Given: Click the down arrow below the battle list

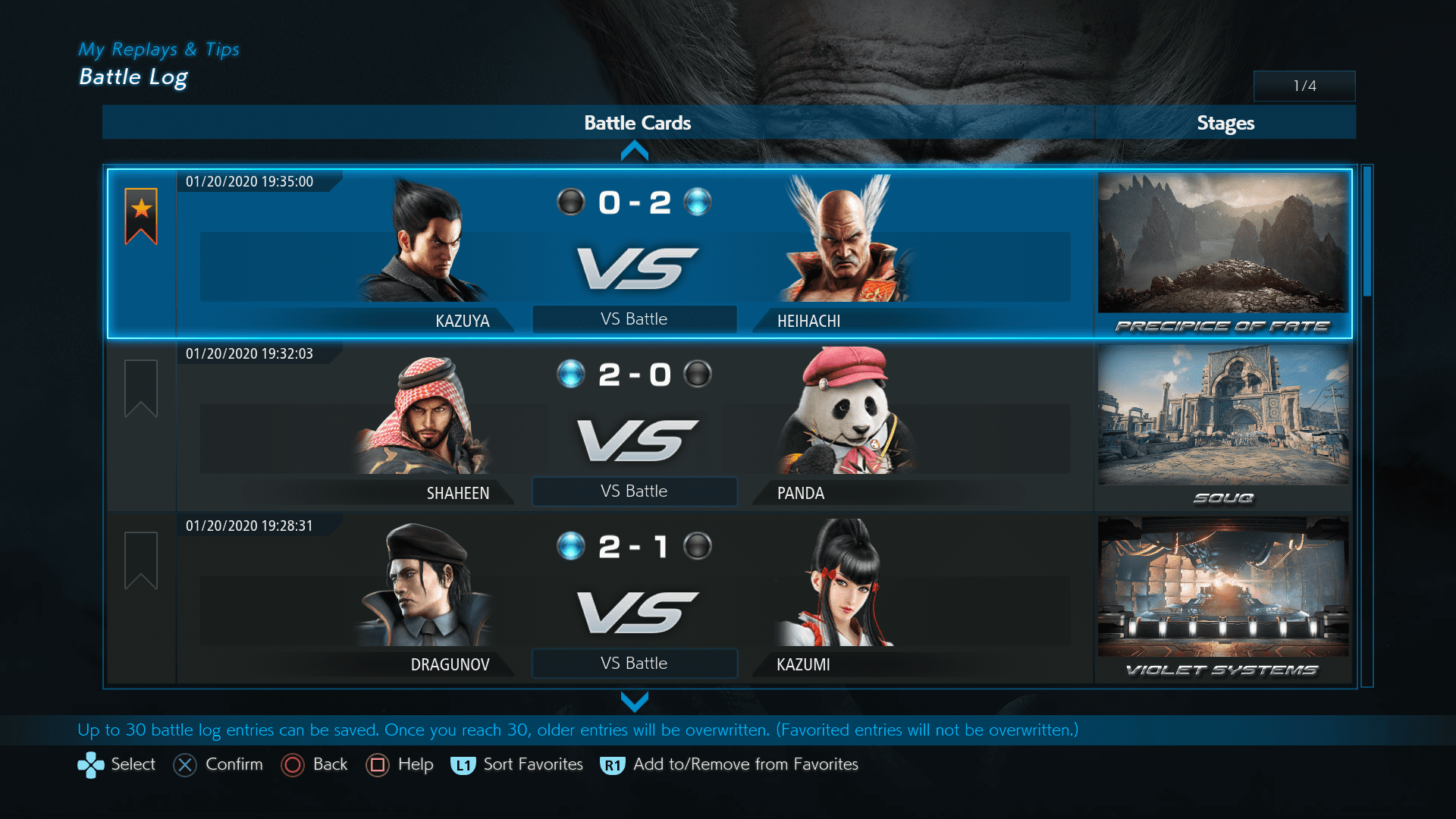Looking at the screenshot, I should [x=635, y=701].
